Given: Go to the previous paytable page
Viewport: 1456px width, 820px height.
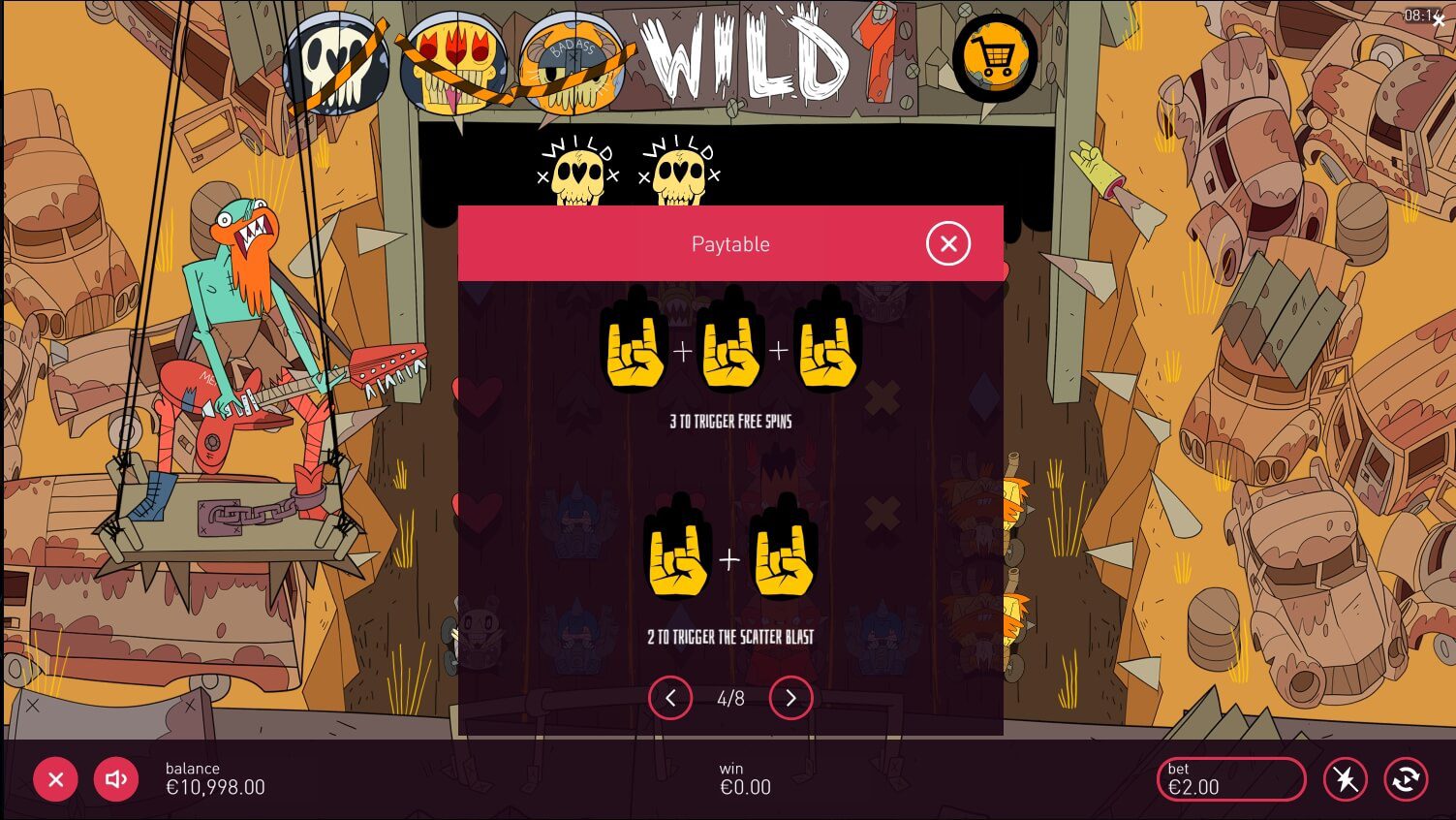Looking at the screenshot, I should [669, 698].
